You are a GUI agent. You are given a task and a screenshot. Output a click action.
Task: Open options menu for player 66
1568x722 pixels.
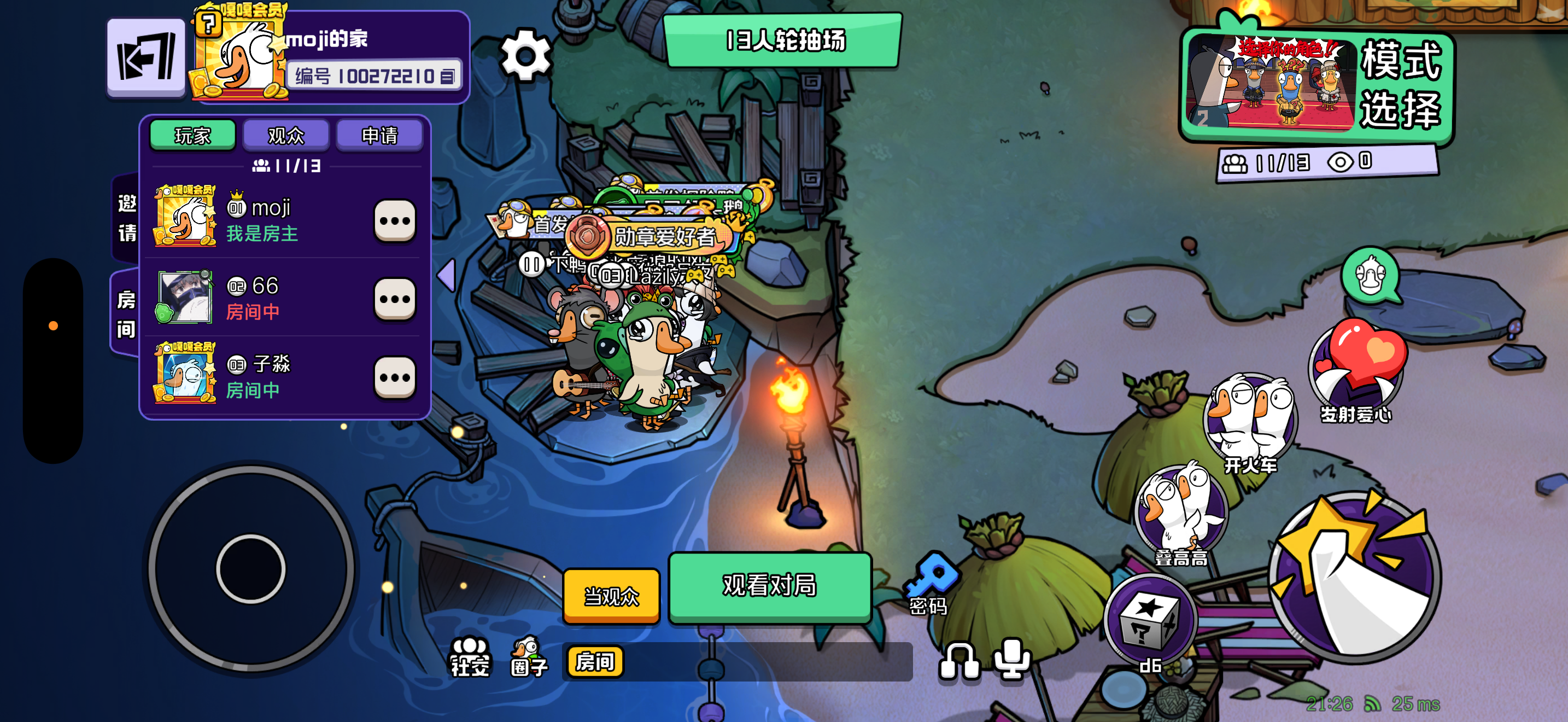coord(394,299)
